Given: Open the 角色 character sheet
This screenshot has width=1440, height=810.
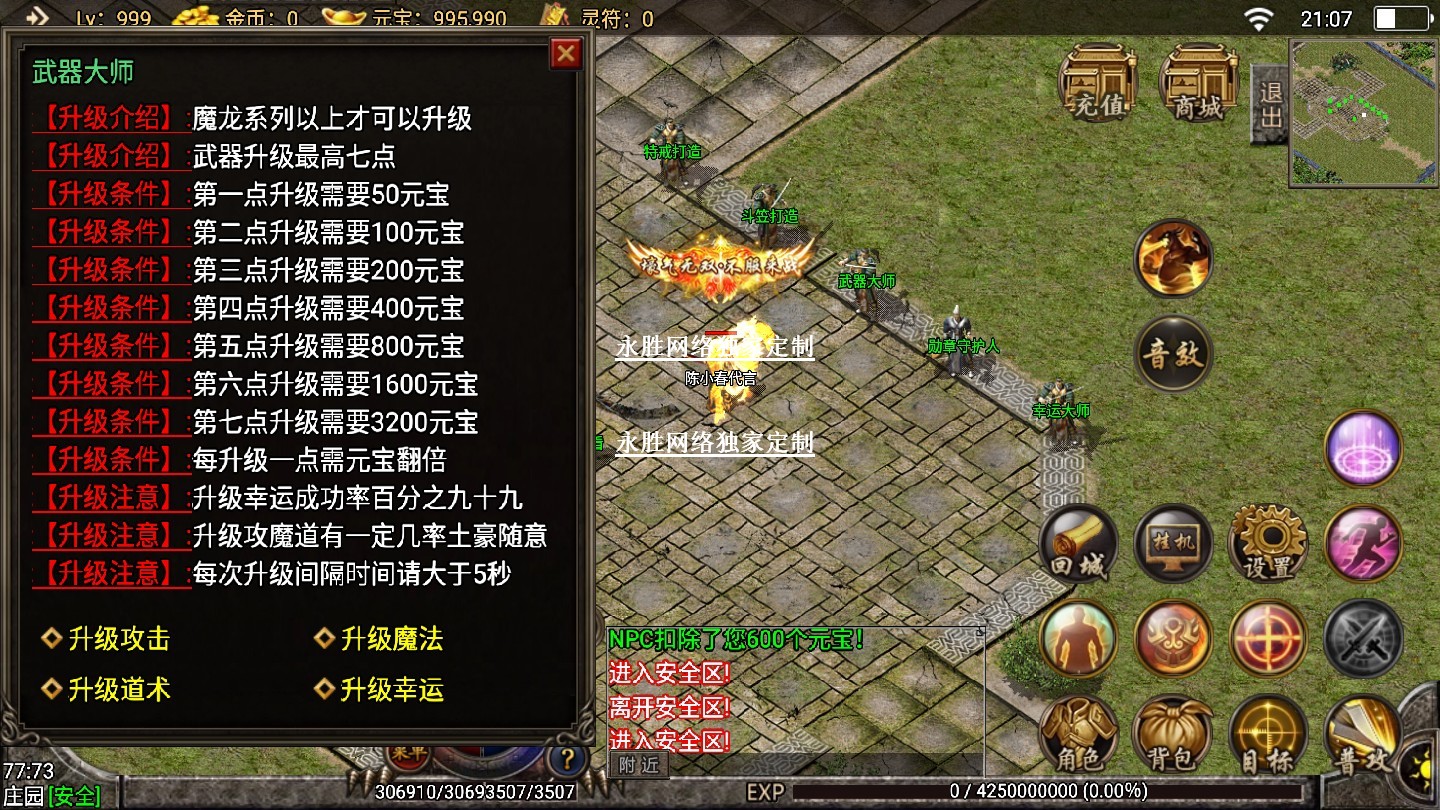Looking at the screenshot, I should pos(1078,735).
